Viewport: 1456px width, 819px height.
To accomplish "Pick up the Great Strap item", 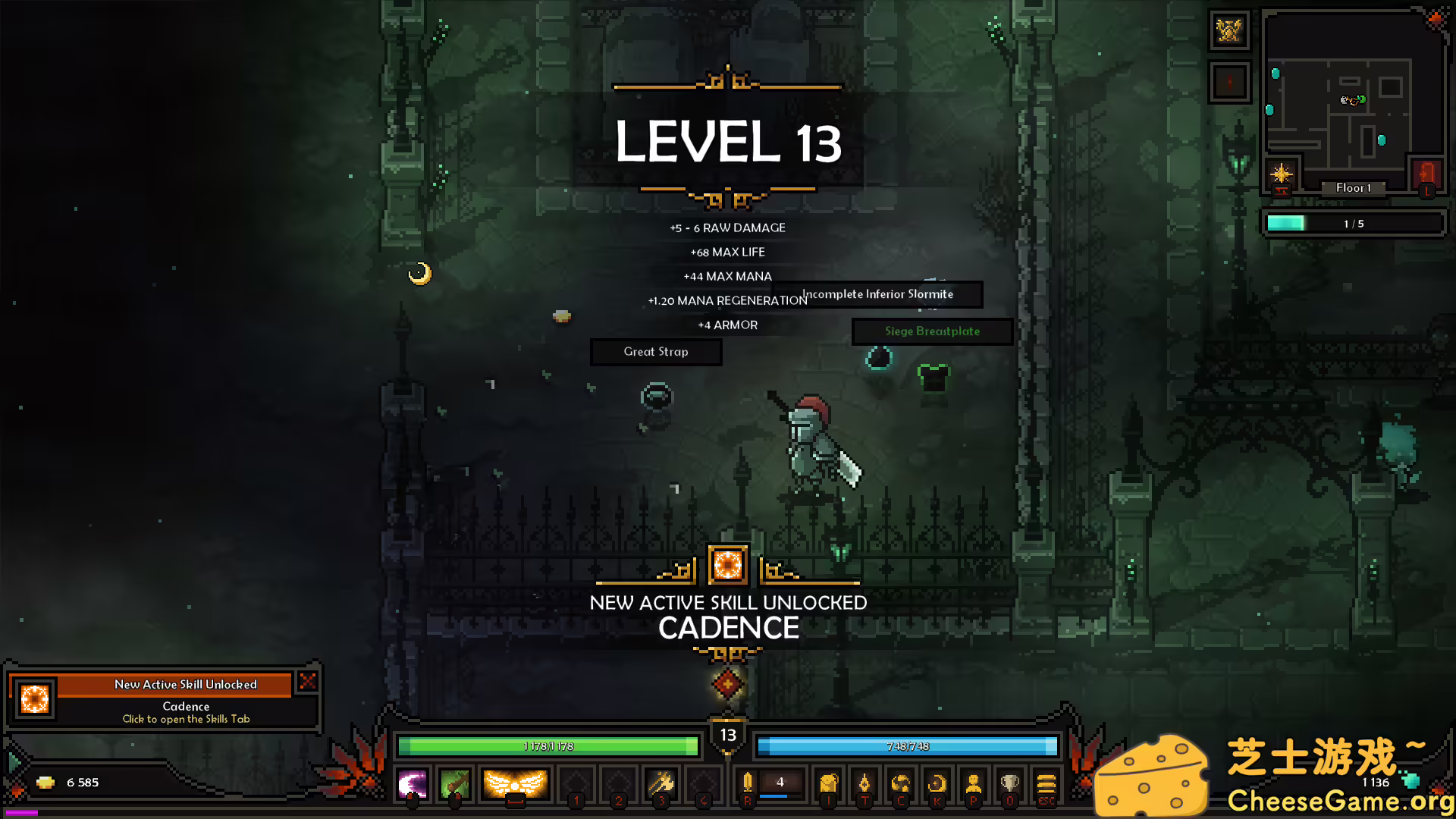I will click(655, 351).
